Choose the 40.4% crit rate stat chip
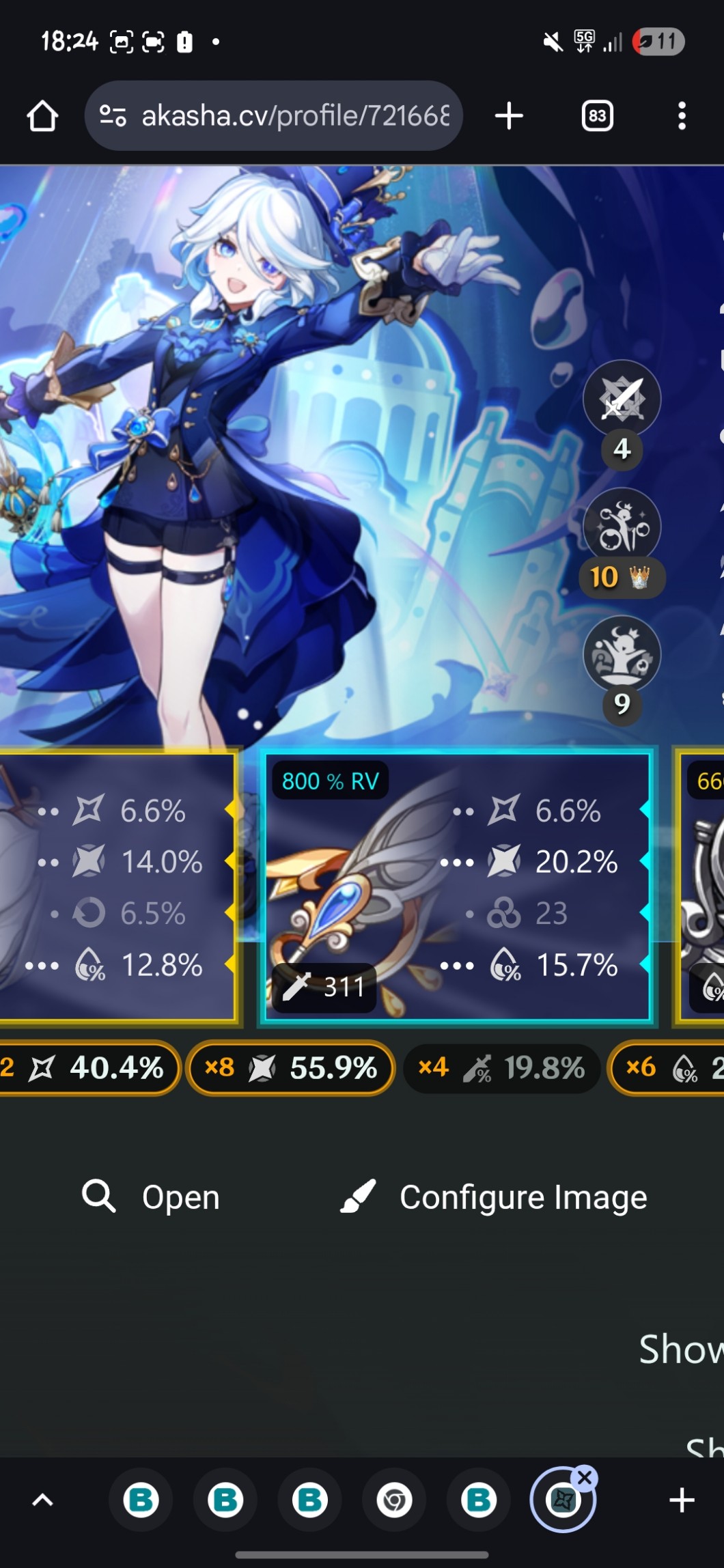724x1568 pixels. click(89, 1067)
